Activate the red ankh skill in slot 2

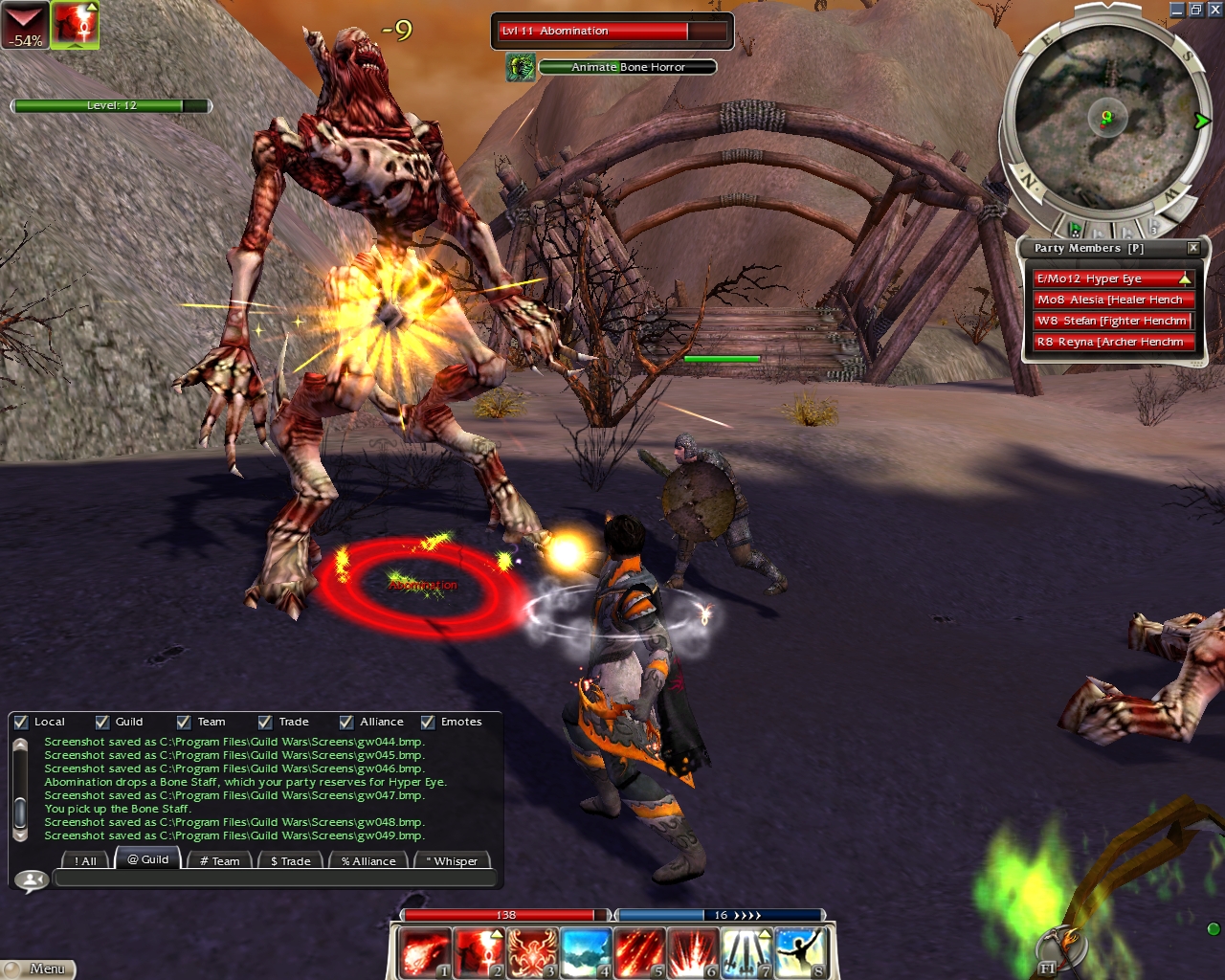(478, 953)
